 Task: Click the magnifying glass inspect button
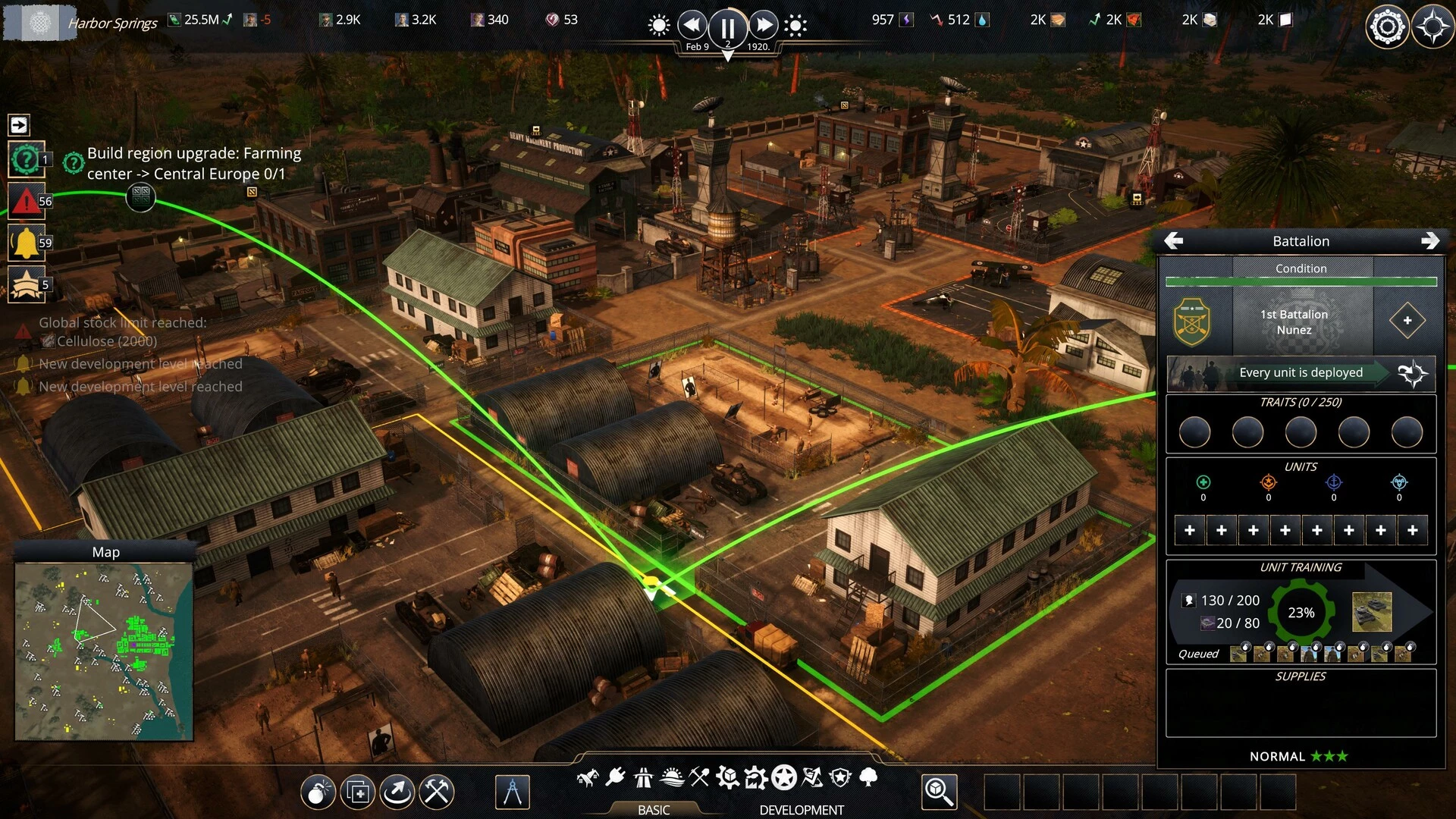point(939,792)
